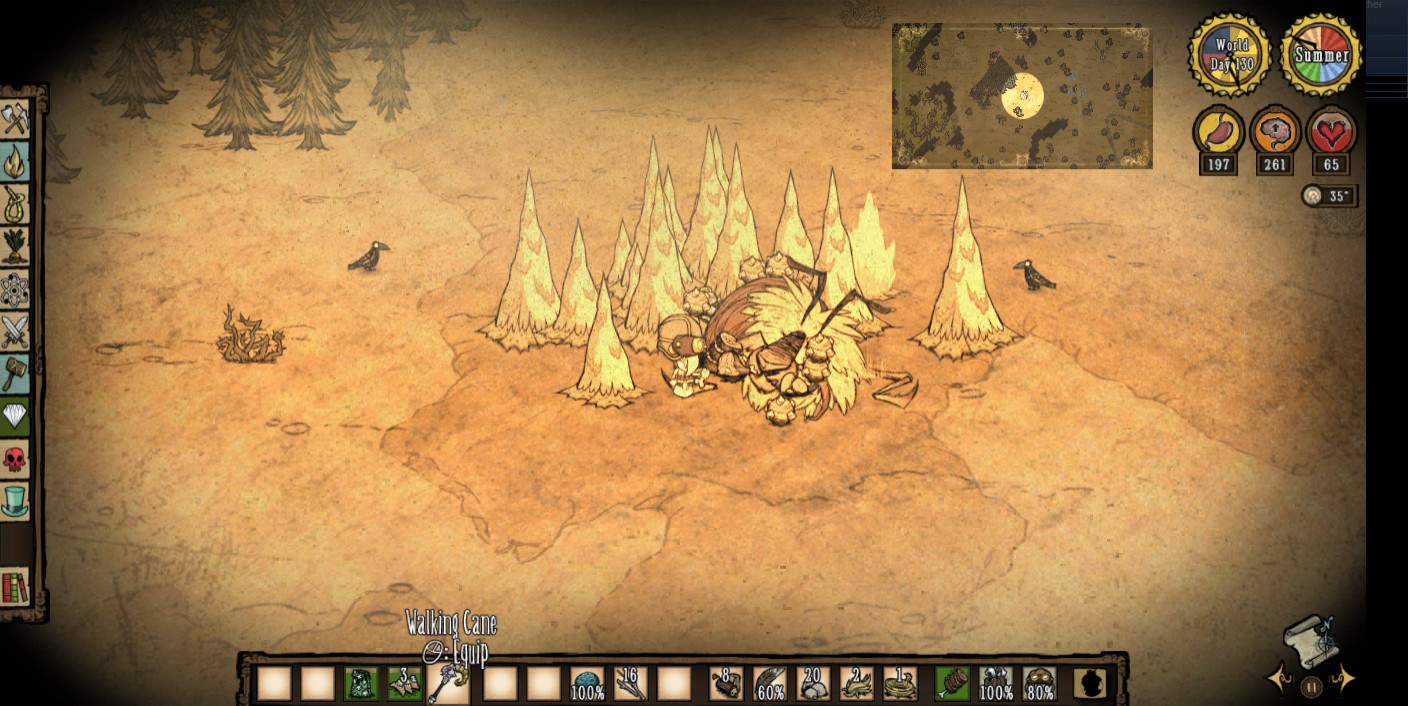1408x706 pixels.
Task: Select the stack of 8 logs
Action: [x=726, y=684]
